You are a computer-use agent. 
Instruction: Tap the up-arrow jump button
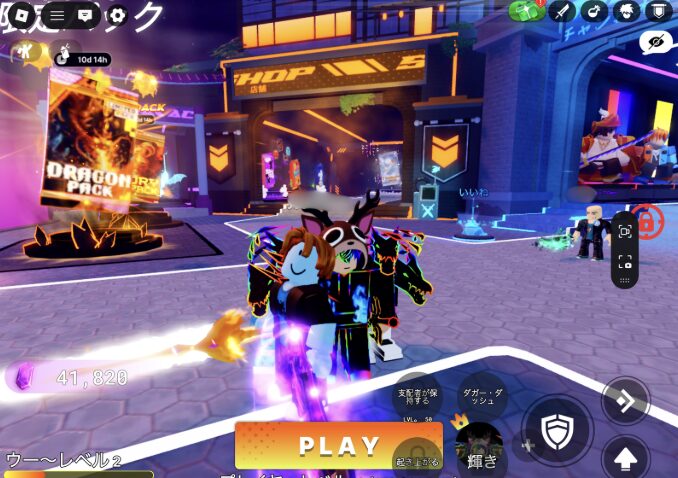tap(625, 459)
